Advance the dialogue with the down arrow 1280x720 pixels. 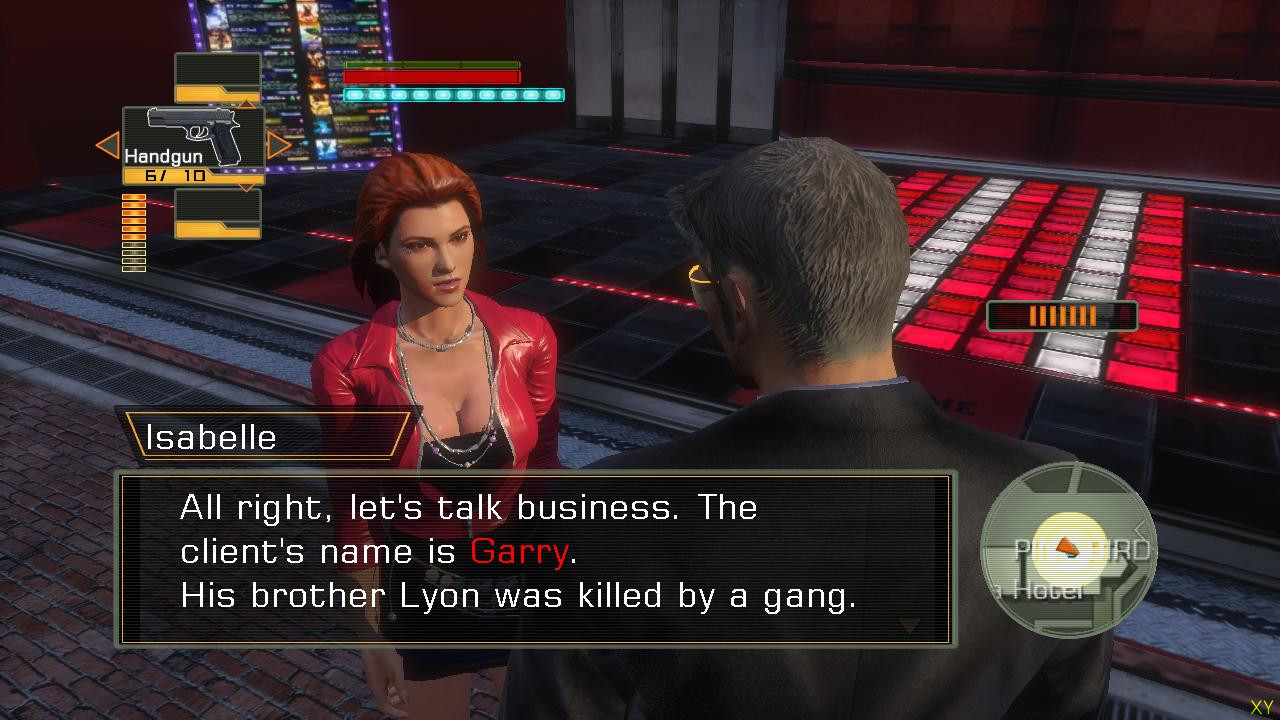tap(909, 627)
